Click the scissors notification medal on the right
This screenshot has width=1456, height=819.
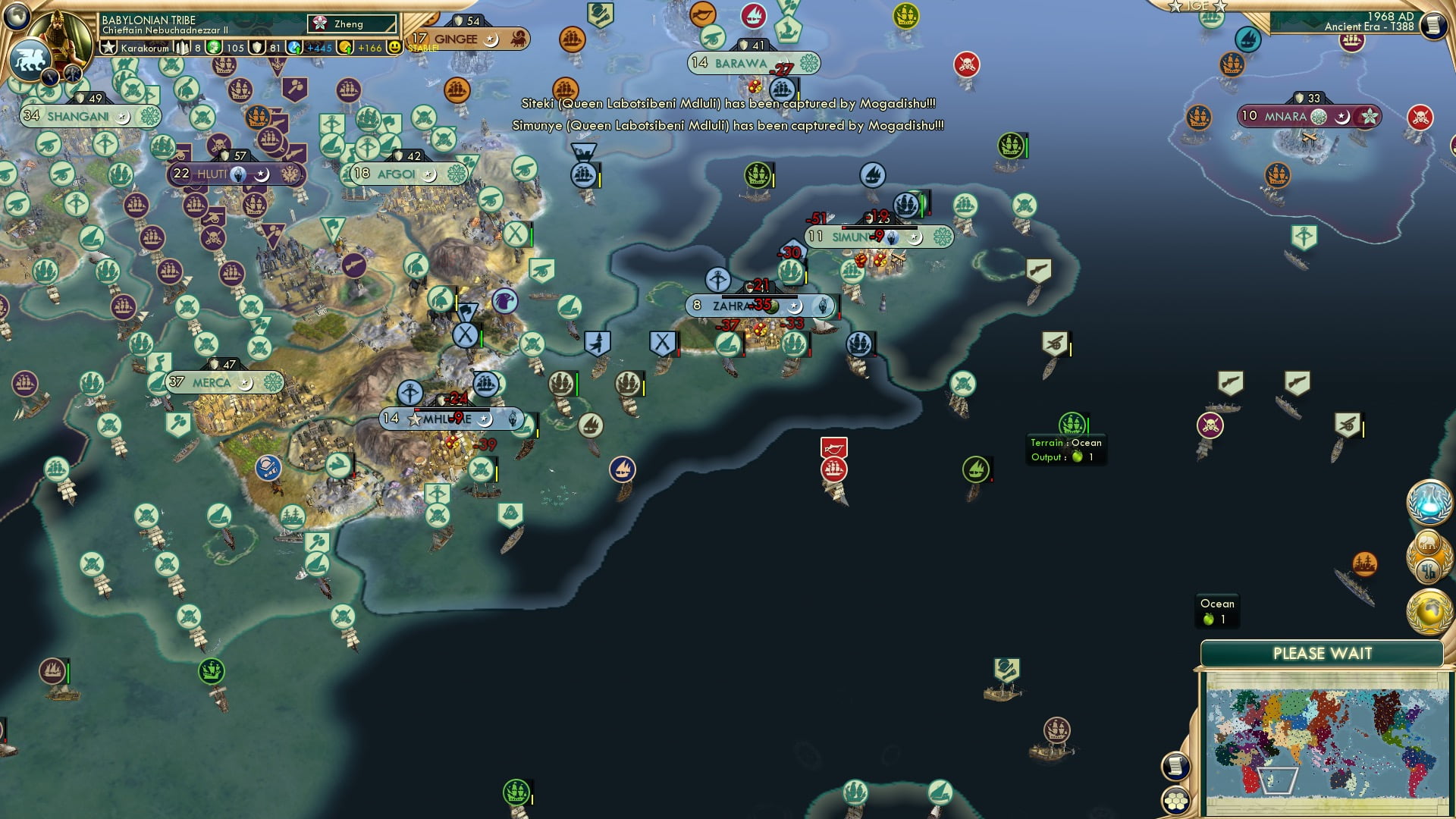pos(1429,571)
